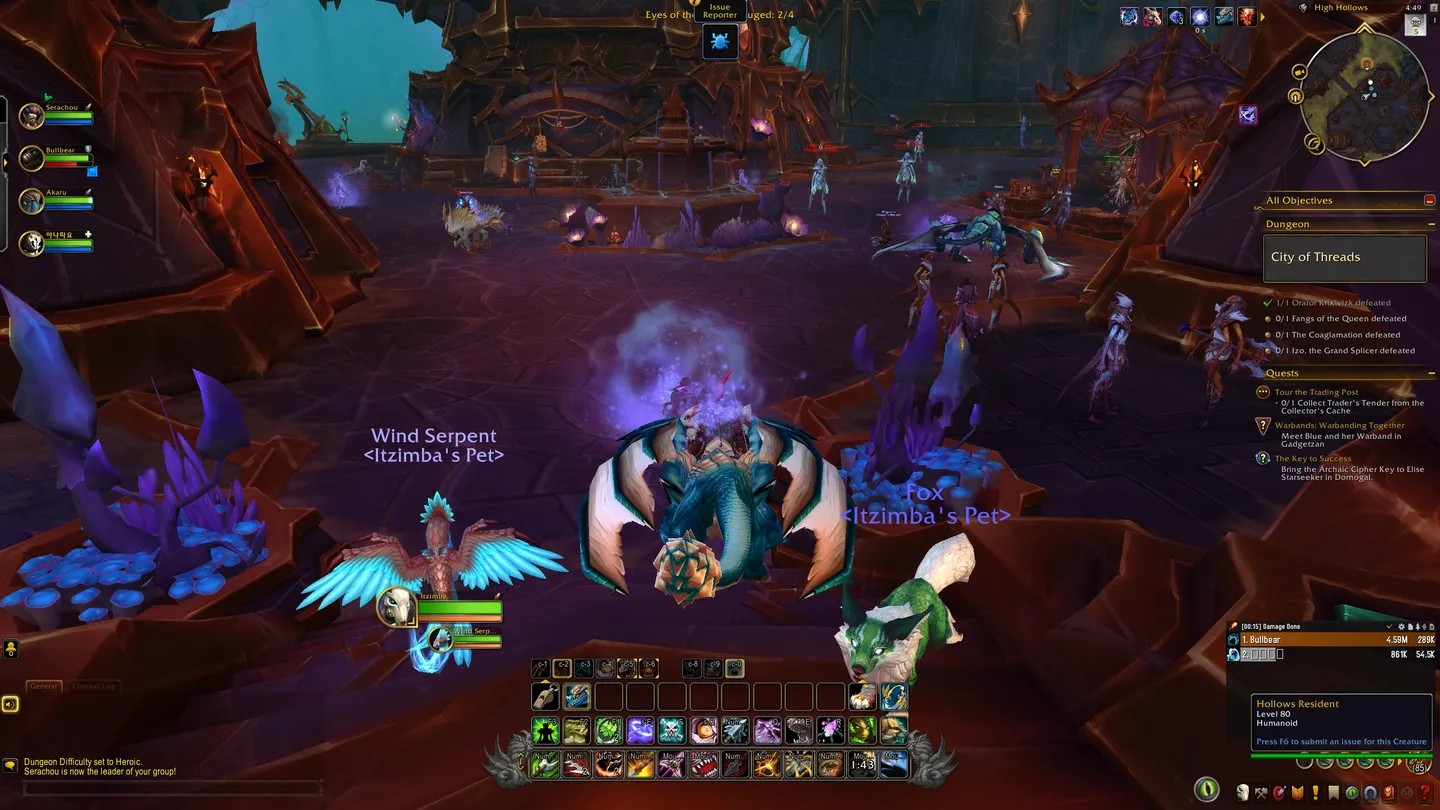The height and width of the screenshot is (810, 1440).
Task: Open the Quest Log exclamation icon
Action: point(1315,792)
